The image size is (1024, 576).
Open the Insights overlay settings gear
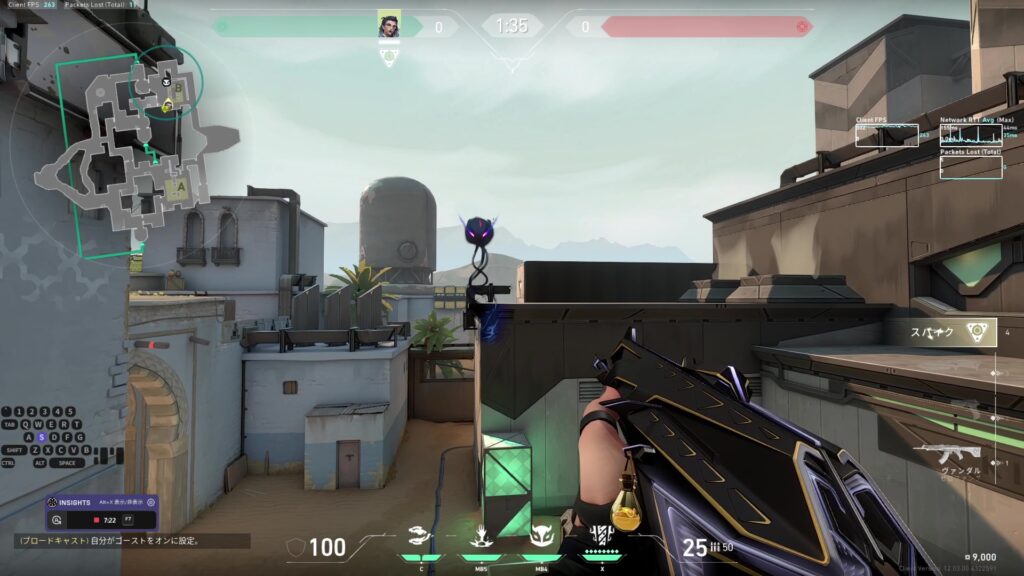[x=151, y=502]
